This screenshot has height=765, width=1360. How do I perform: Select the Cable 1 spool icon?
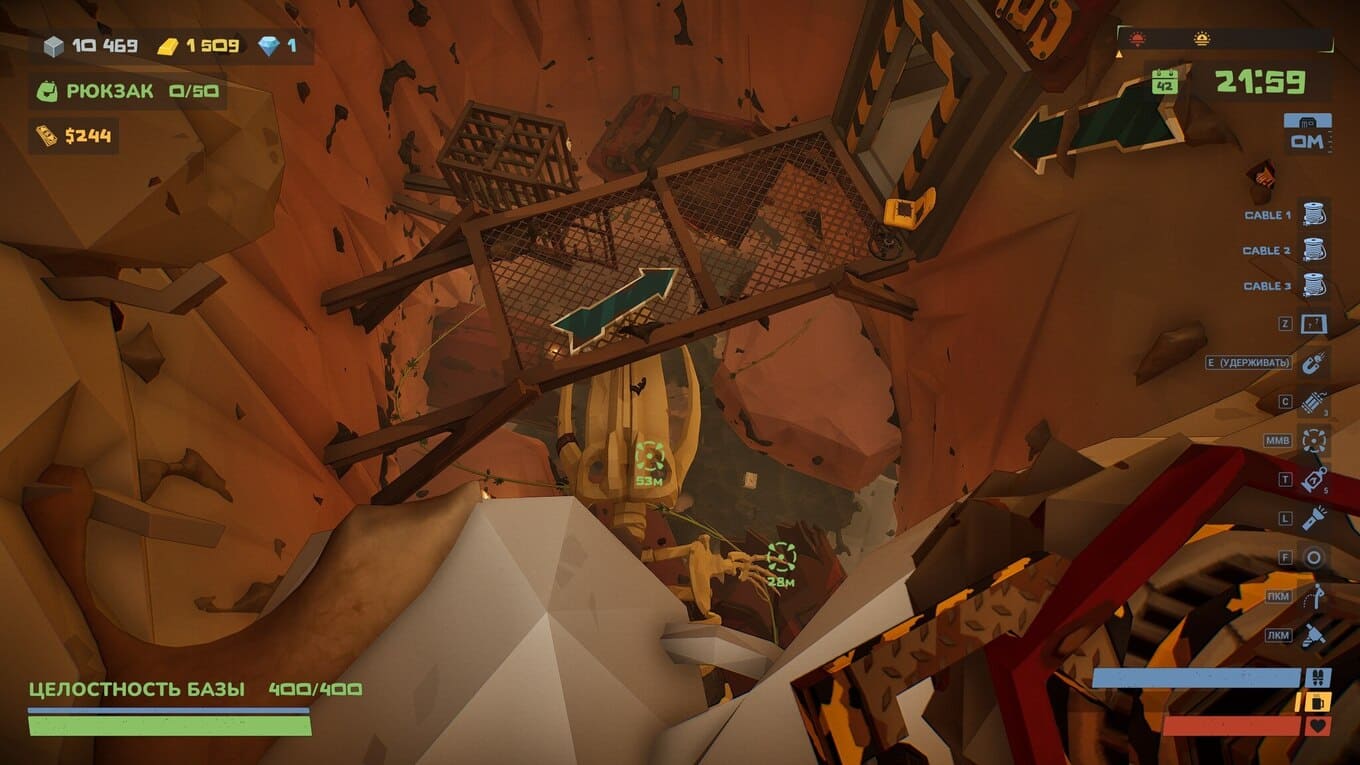[x=1313, y=215]
